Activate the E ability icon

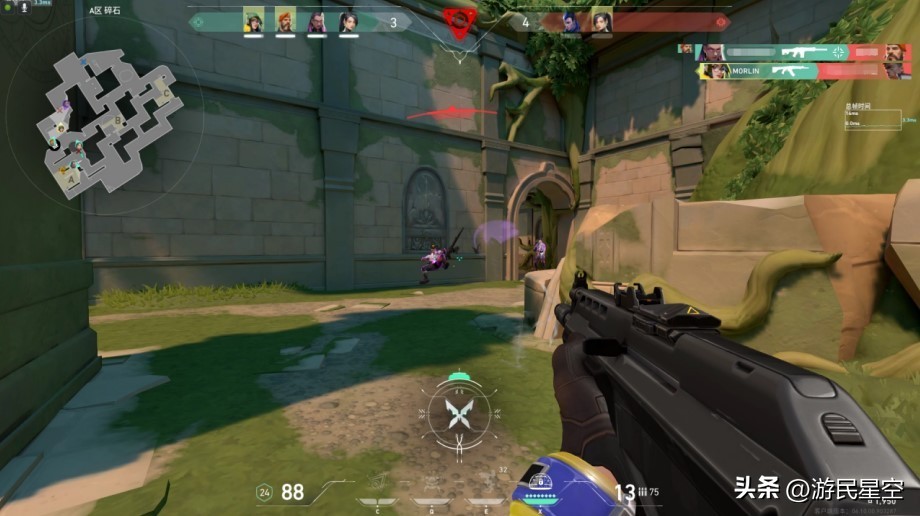coord(484,500)
